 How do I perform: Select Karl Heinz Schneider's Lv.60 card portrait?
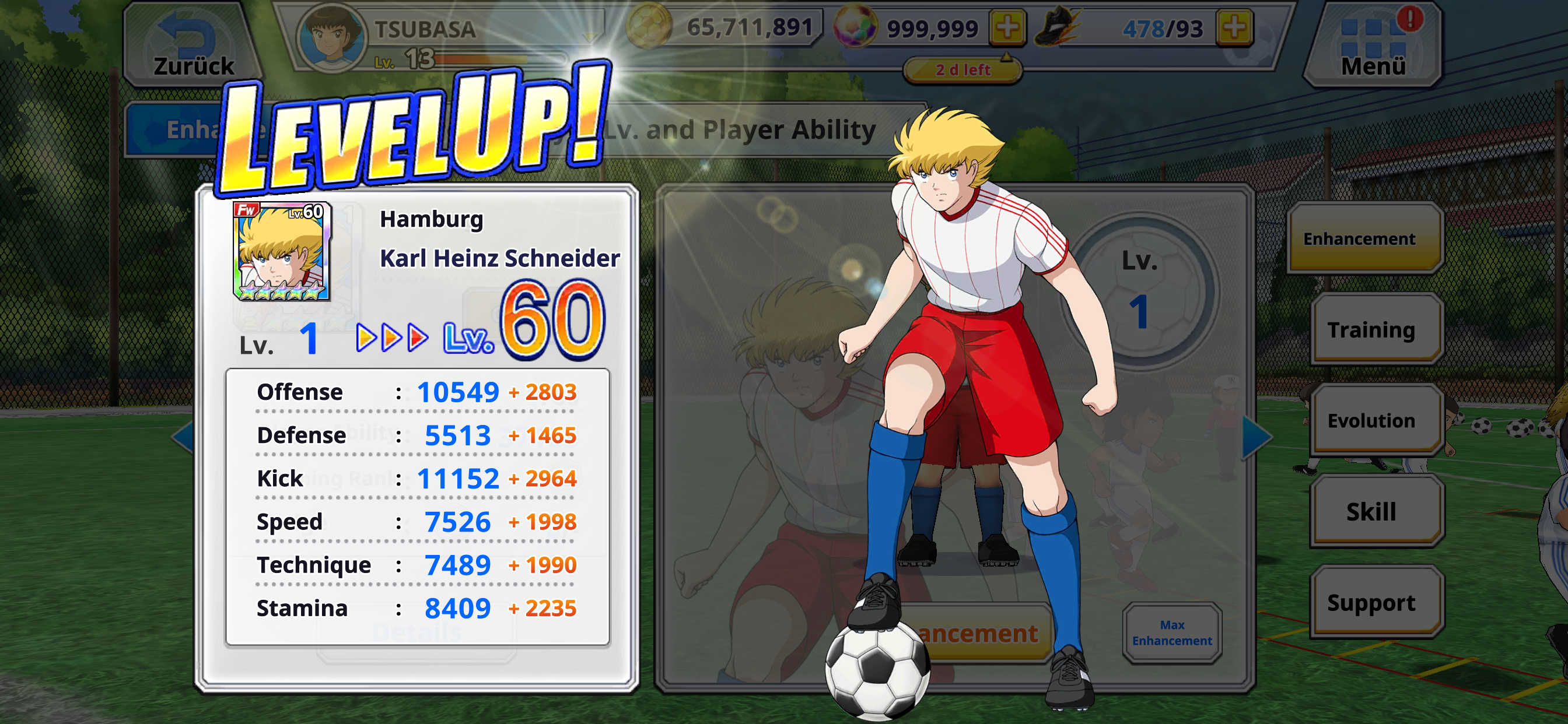281,252
